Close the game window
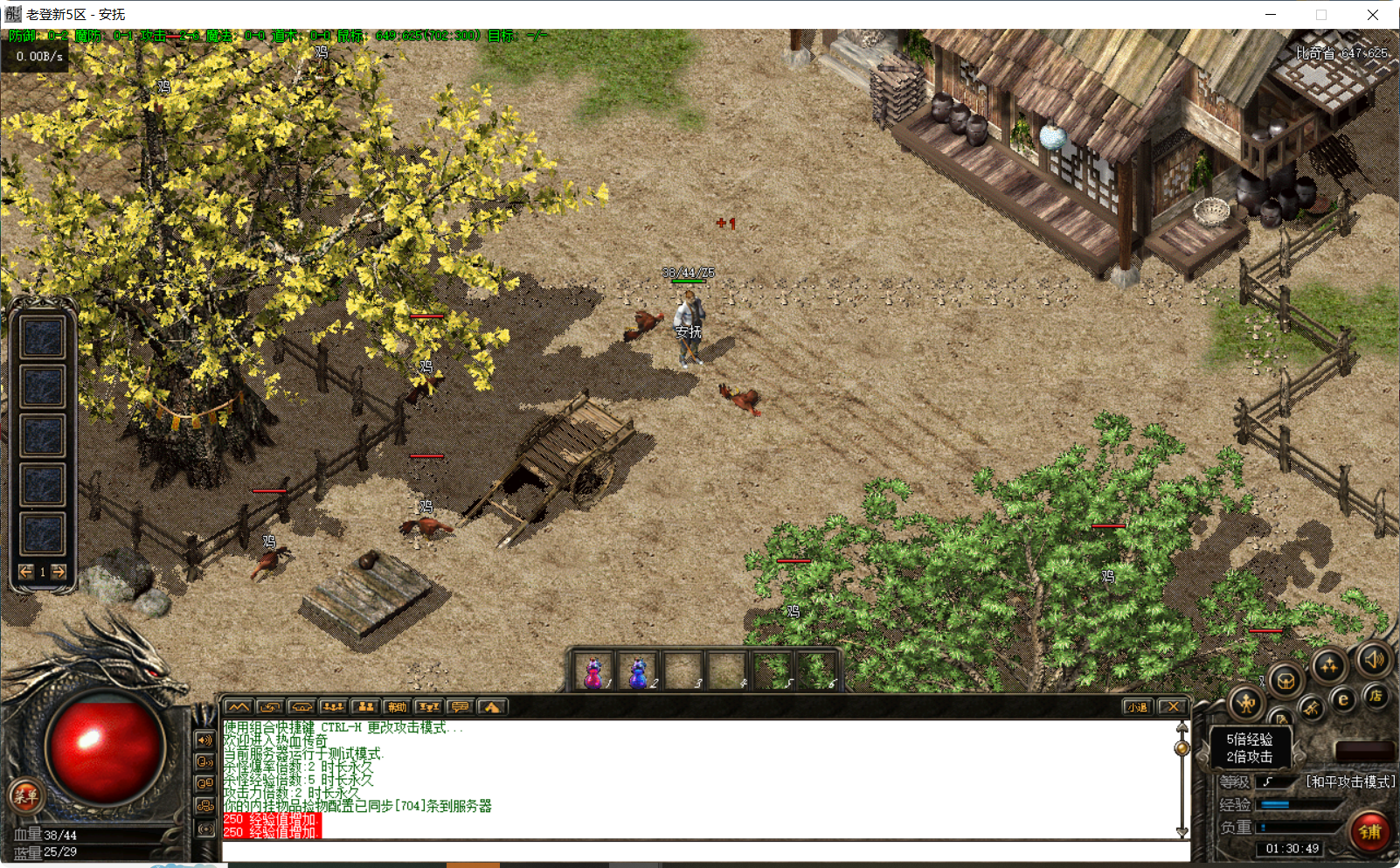Viewport: 1400px width, 868px height. [1373, 15]
